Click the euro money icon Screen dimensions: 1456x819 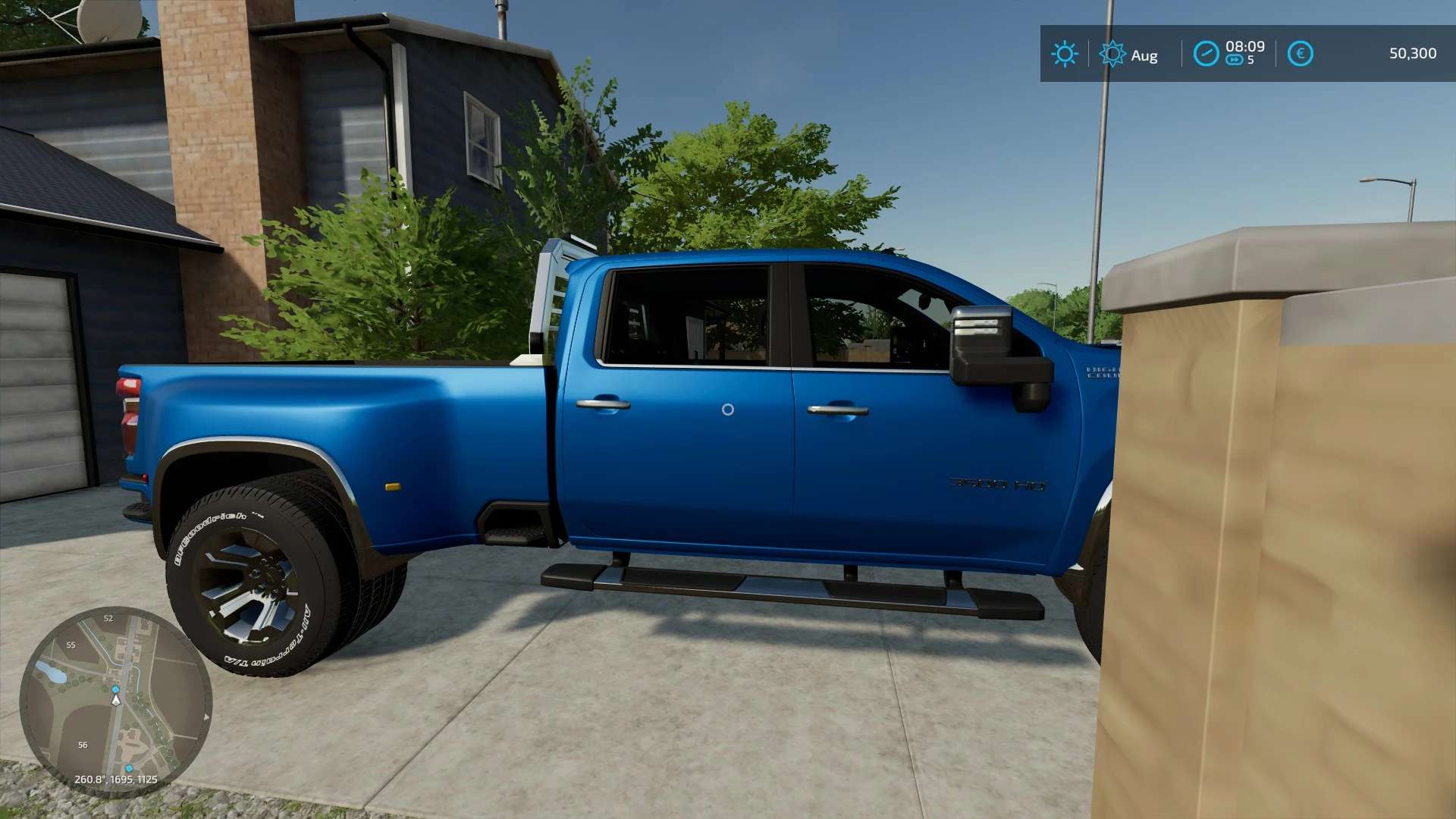tap(1300, 54)
